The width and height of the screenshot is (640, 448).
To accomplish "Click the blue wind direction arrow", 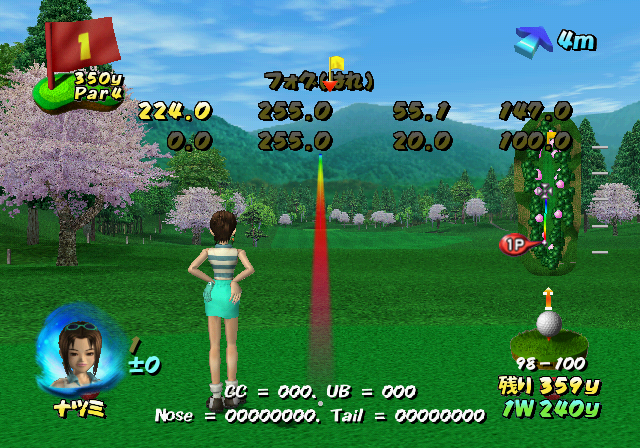I will 533,41.
